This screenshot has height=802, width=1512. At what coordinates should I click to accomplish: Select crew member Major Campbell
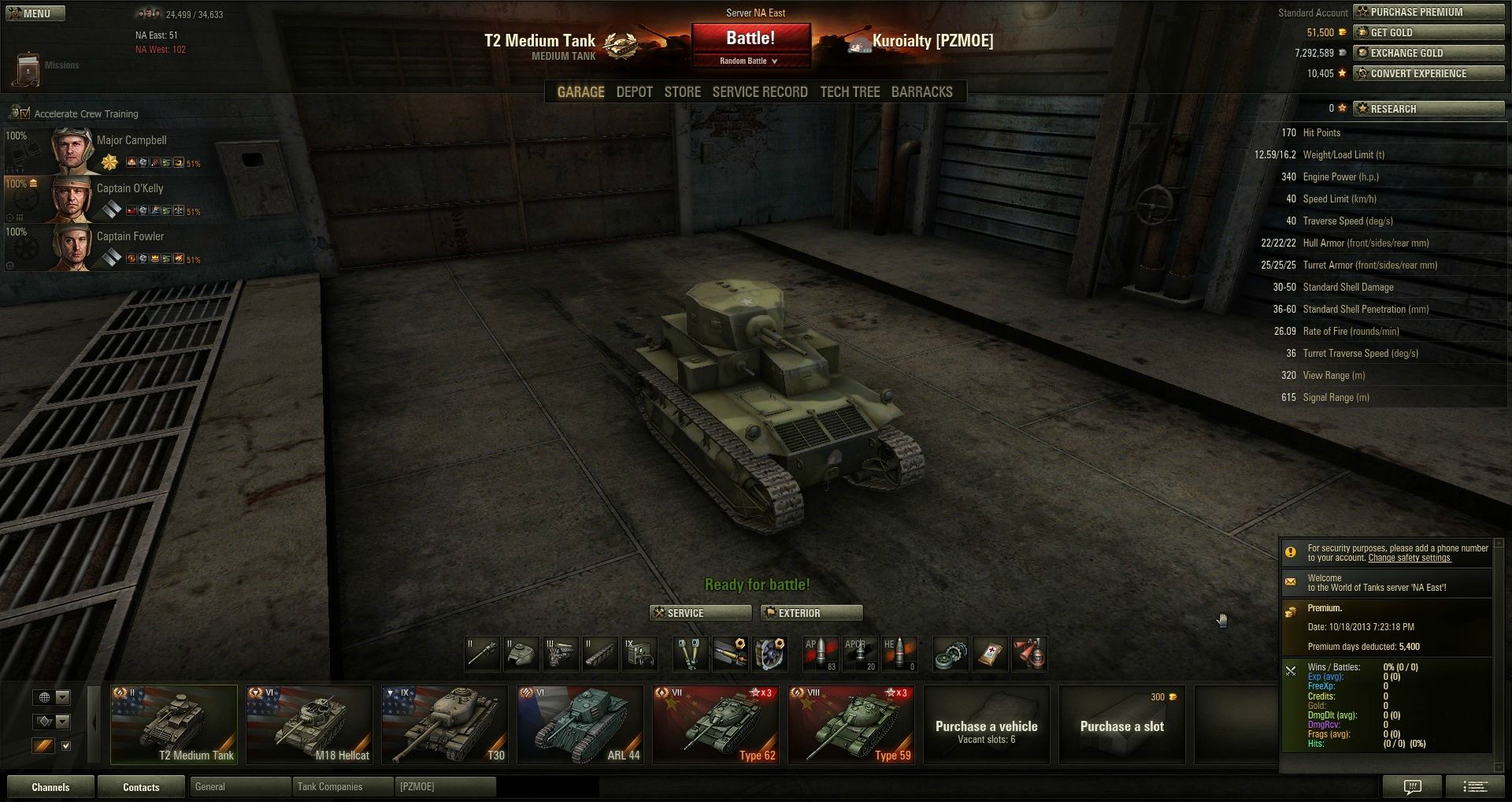coord(132,141)
